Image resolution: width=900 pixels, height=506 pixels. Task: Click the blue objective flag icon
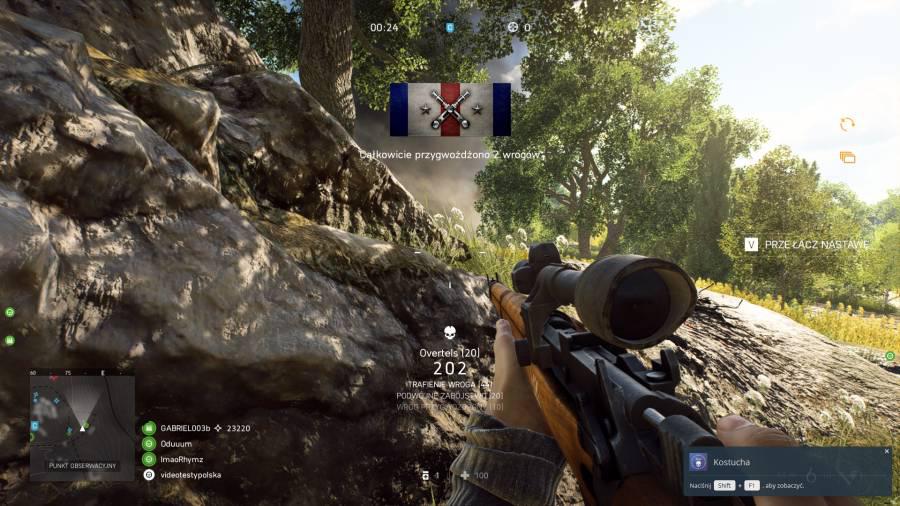(449, 27)
